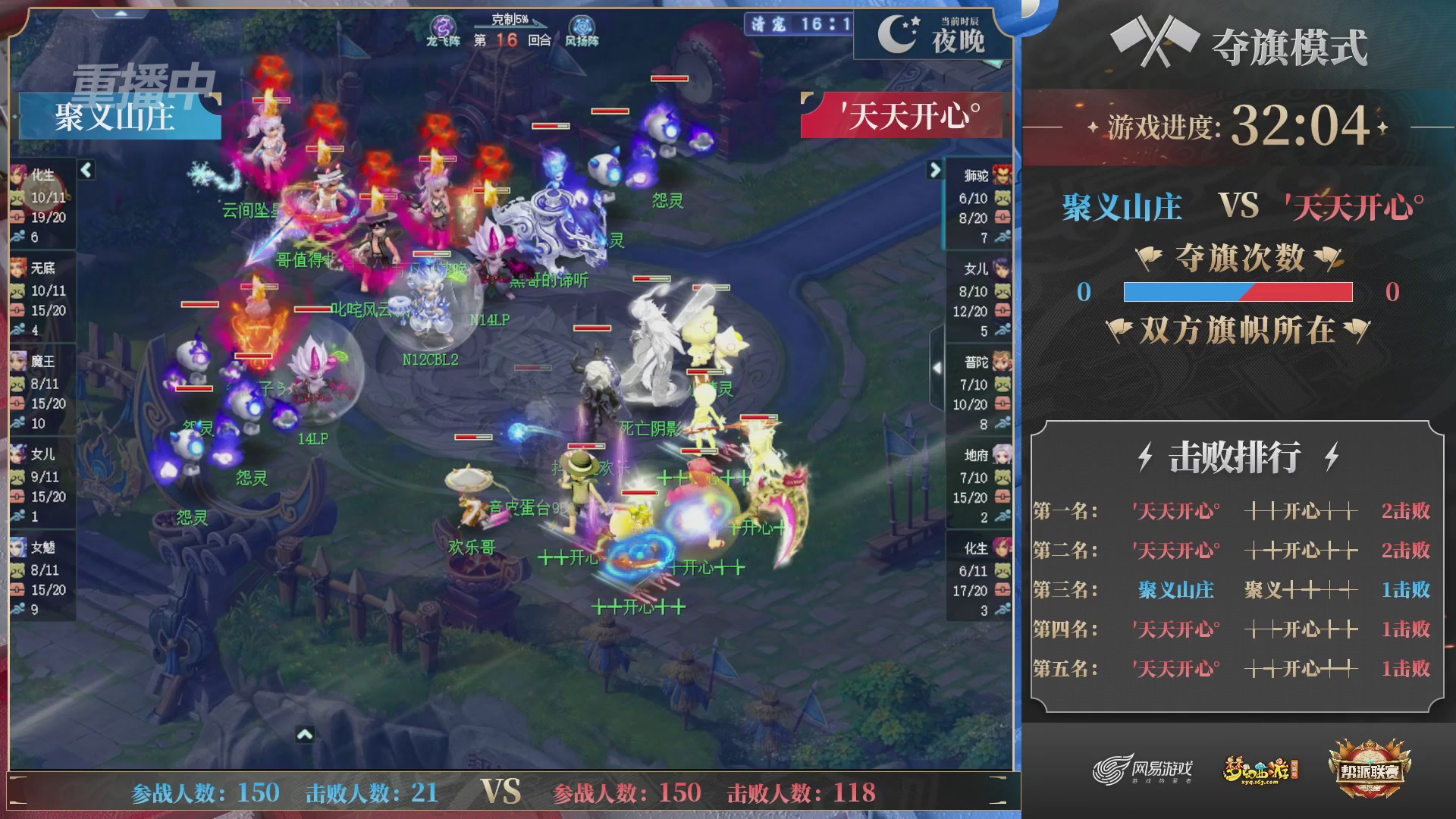This screenshot has width=1456, height=819.
Task: Click the 夺旗次数 progress bar
Action: tap(1238, 293)
